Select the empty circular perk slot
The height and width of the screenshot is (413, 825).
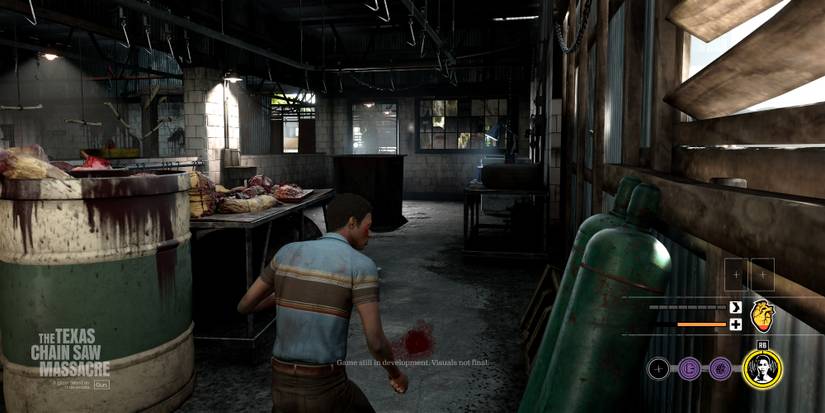point(657,370)
